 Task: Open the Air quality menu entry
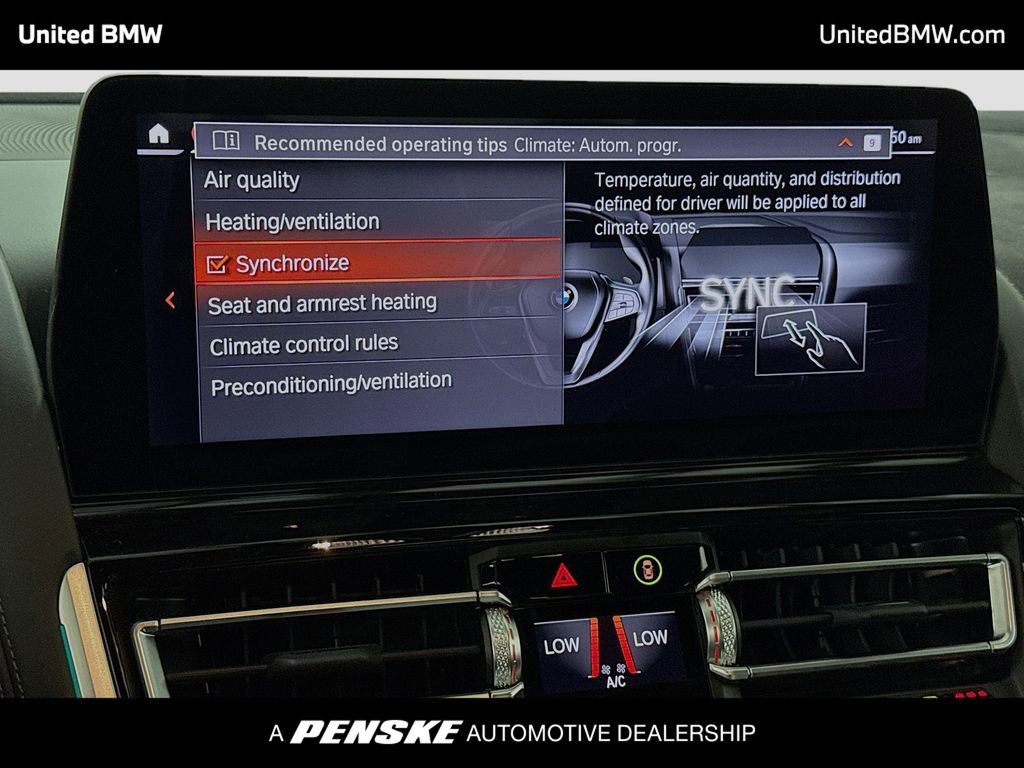252,180
